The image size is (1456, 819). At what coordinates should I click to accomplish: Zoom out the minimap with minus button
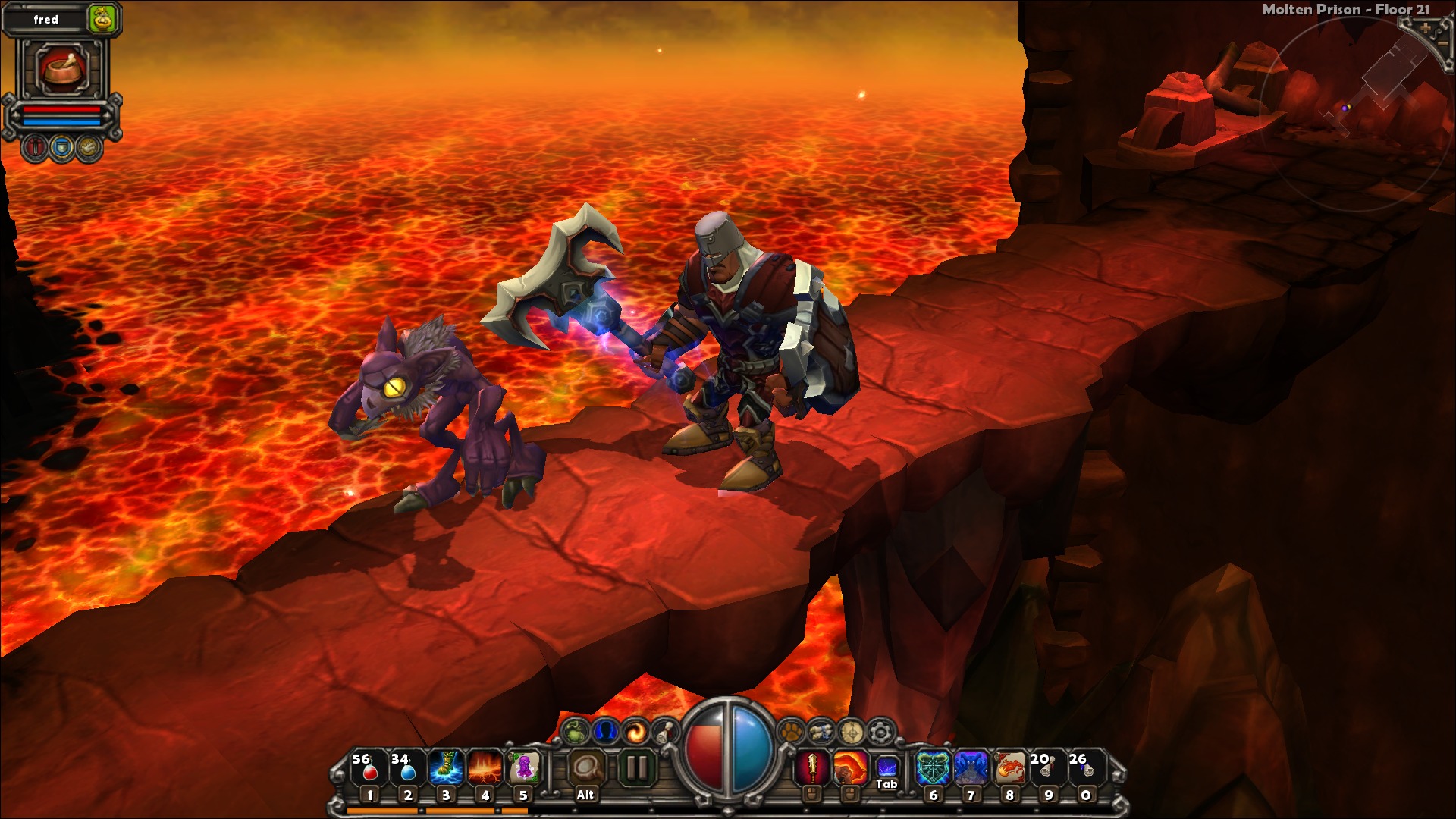1443,44
